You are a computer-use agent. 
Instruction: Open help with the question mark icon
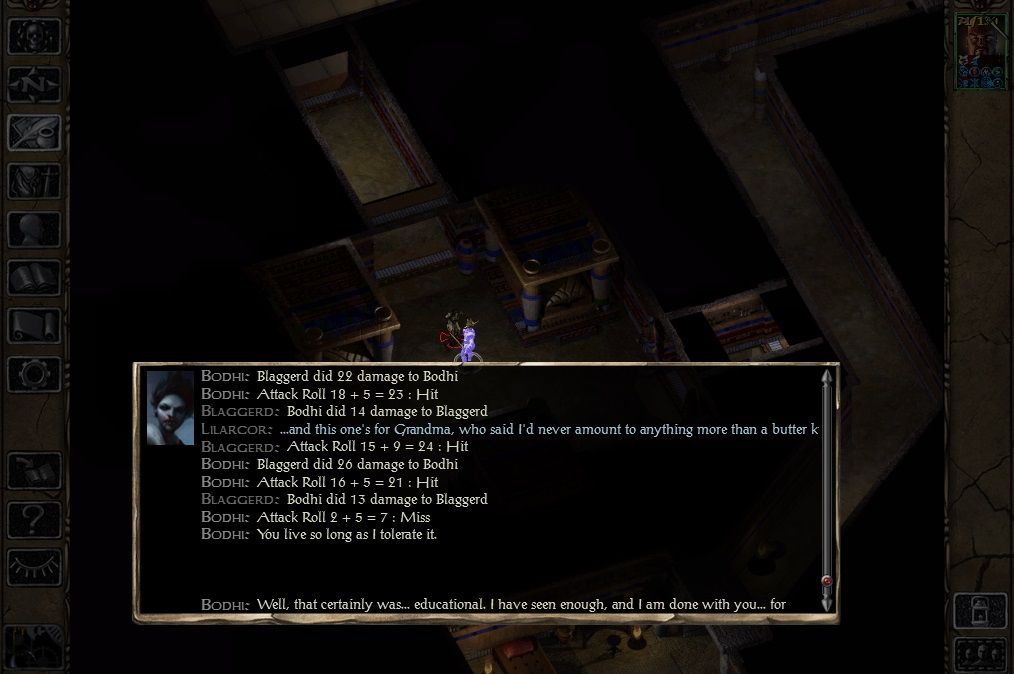click(x=34, y=519)
